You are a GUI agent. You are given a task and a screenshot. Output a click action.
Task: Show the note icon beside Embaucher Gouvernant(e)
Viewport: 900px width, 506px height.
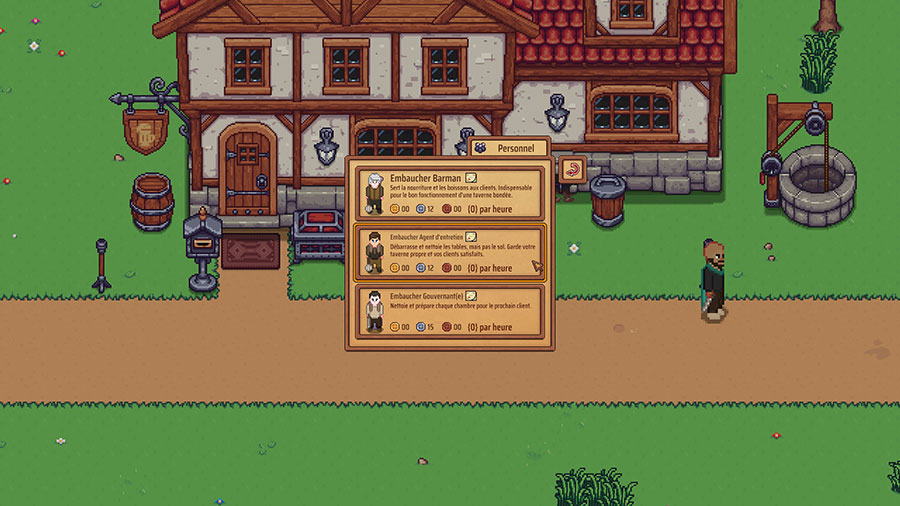pos(471,296)
